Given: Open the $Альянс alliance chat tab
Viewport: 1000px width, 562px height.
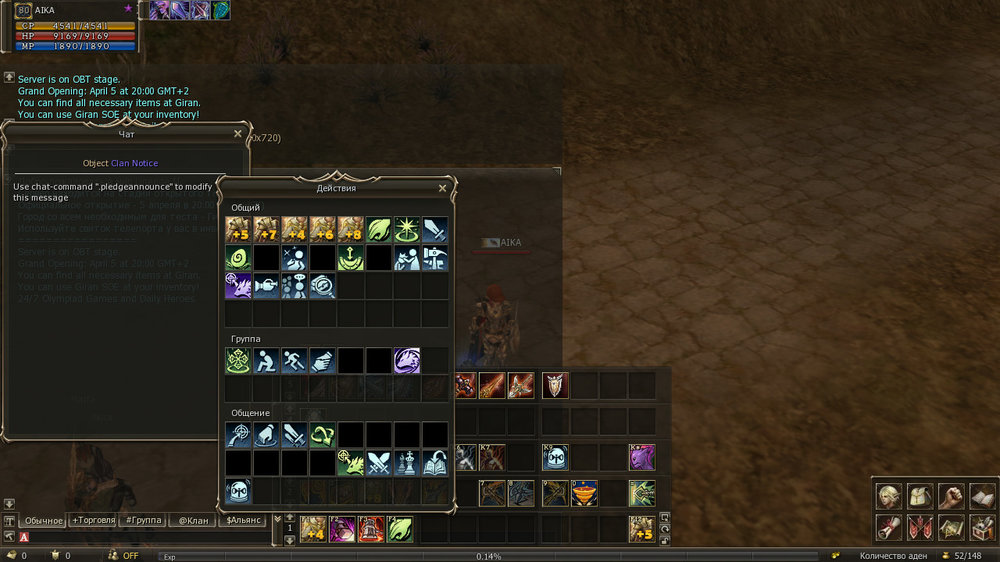Looking at the screenshot, I should coord(244,520).
